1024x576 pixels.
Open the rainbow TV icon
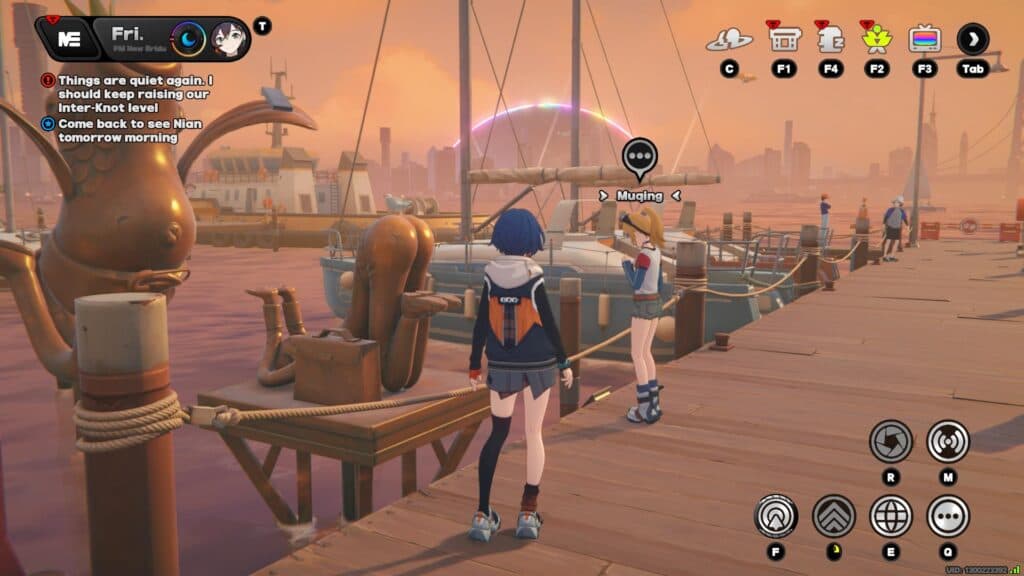[x=924, y=39]
